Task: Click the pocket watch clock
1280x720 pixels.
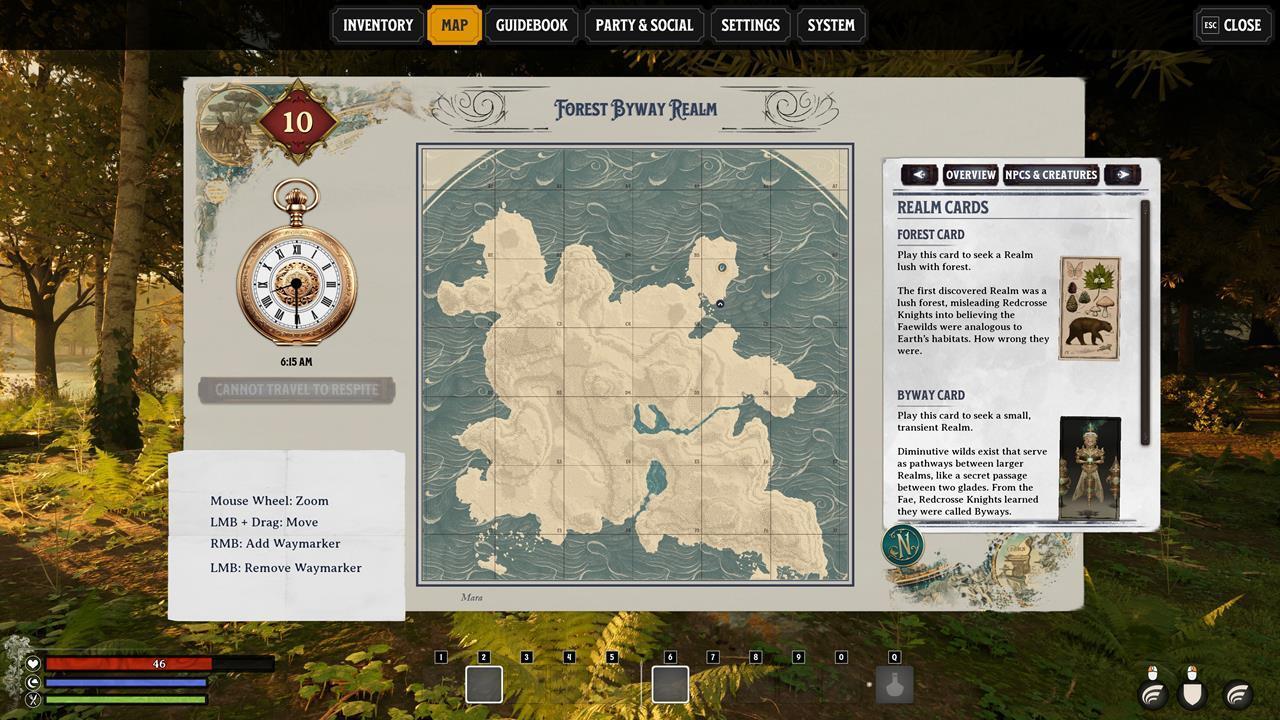Action: pos(296,283)
